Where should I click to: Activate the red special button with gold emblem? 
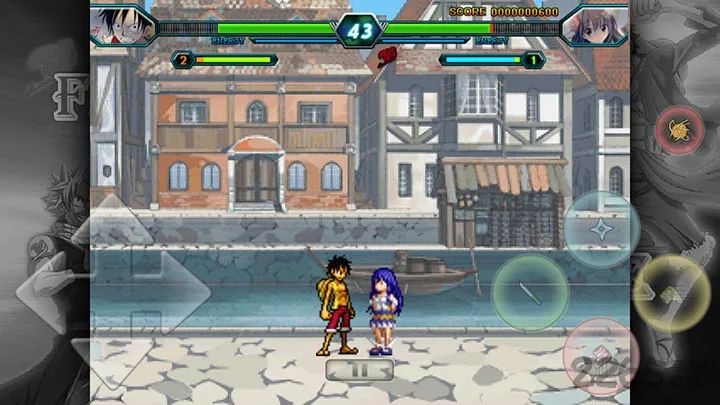pos(680,130)
